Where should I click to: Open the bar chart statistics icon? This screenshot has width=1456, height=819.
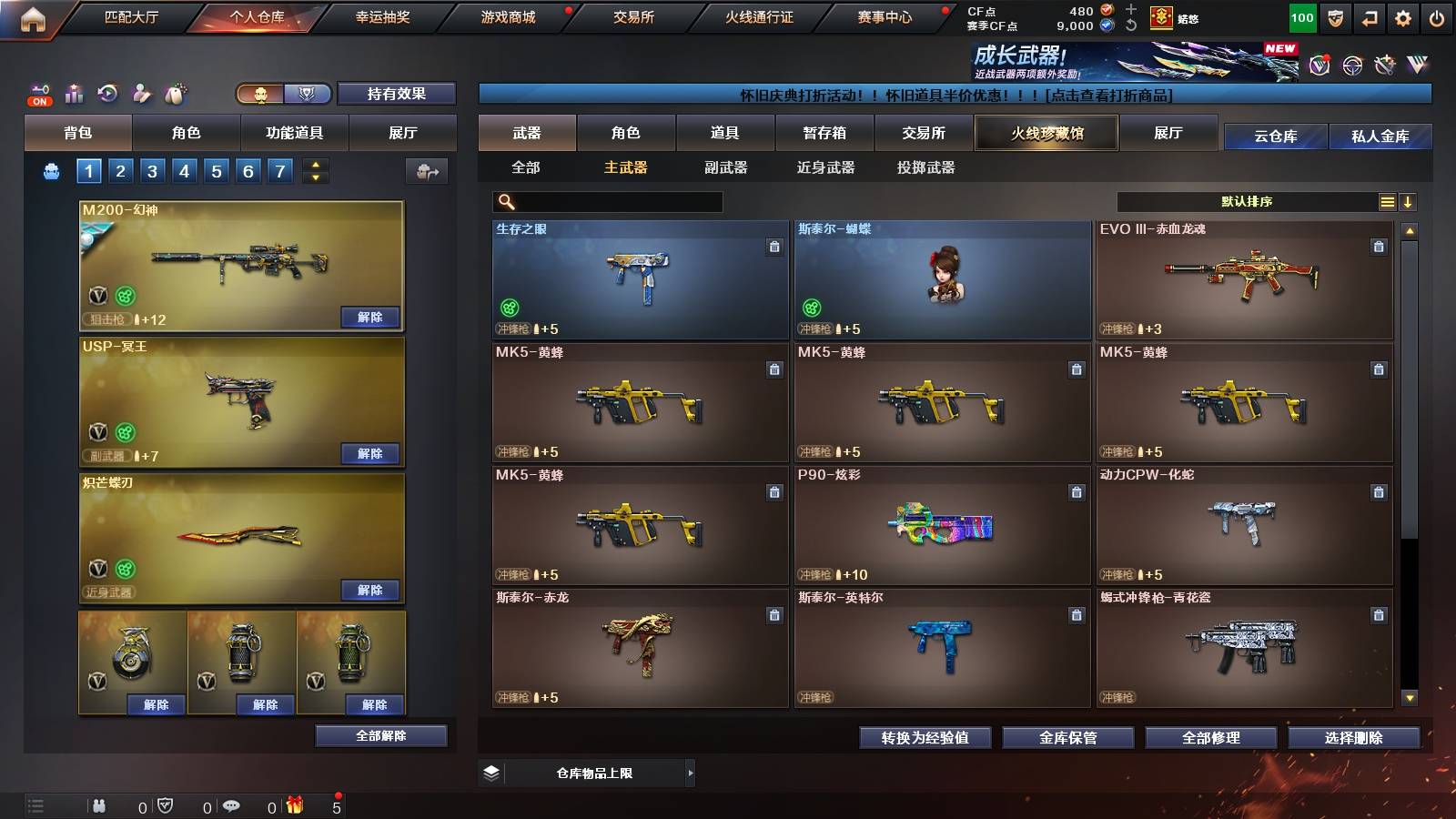[74, 94]
